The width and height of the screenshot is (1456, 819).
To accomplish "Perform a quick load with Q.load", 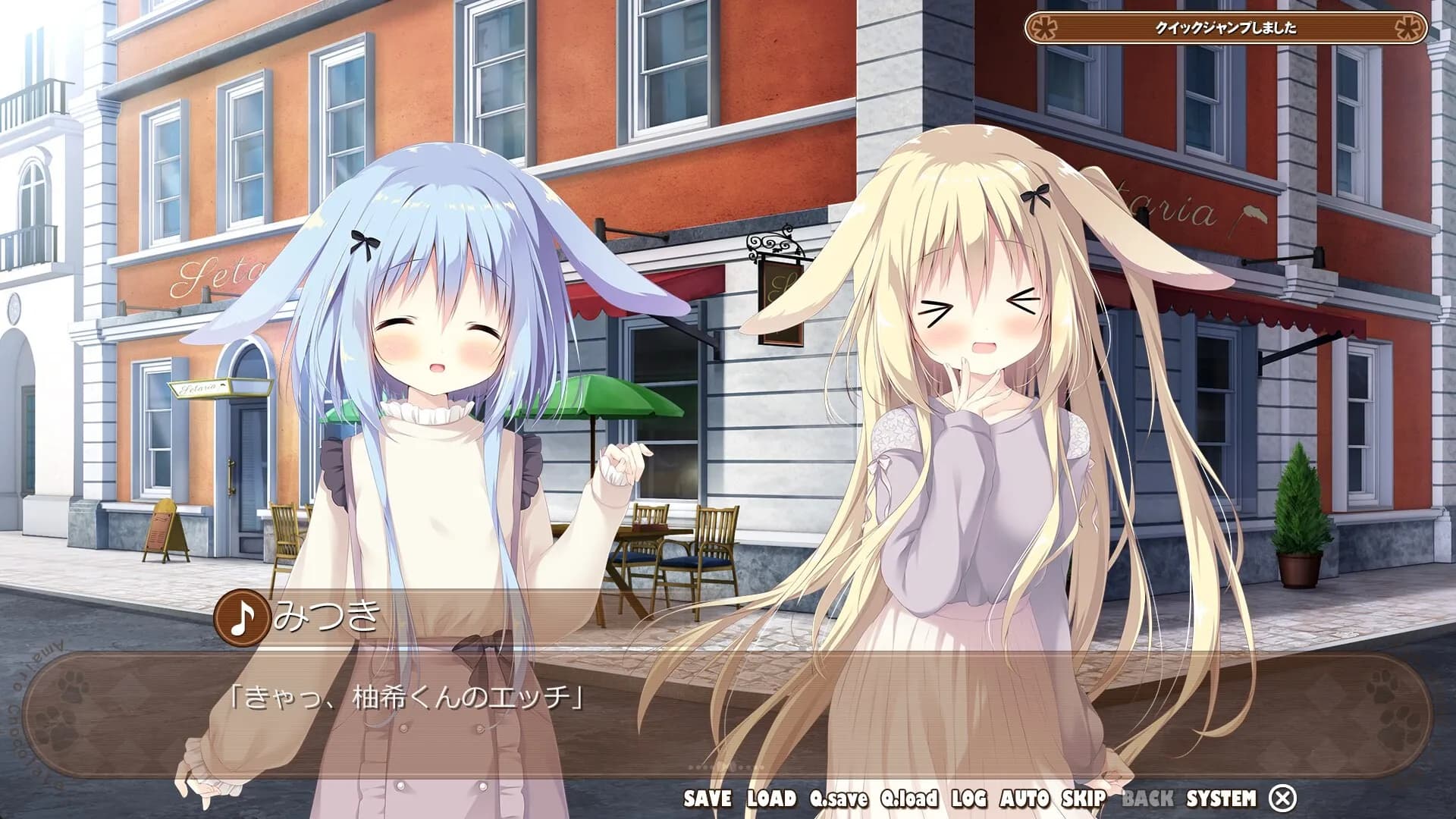I will [x=910, y=796].
